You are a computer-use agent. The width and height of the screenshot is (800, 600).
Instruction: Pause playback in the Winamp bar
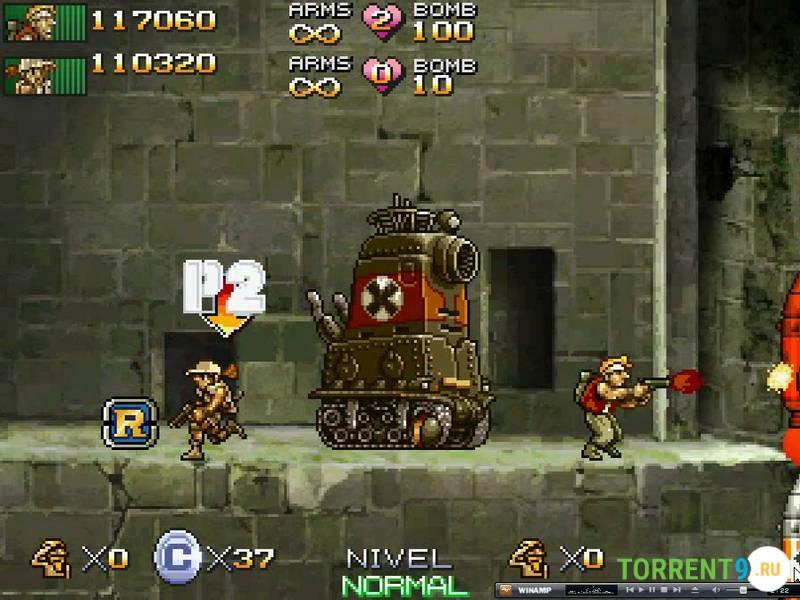tap(652, 589)
